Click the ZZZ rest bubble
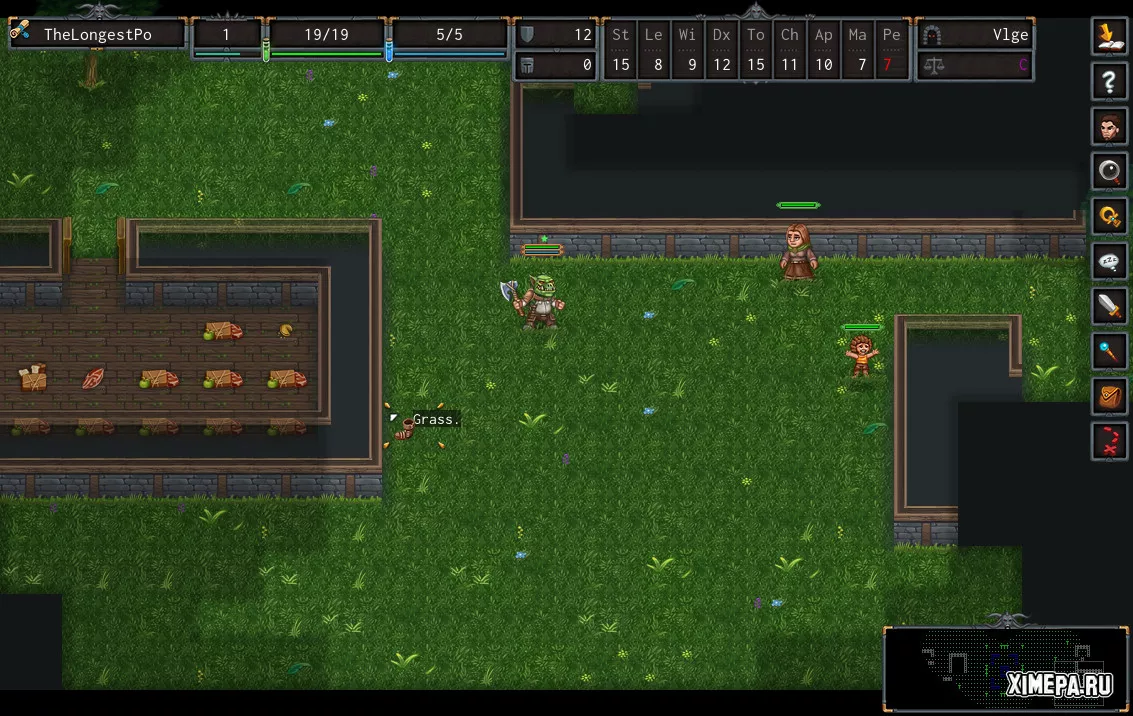 coord(1109,261)
